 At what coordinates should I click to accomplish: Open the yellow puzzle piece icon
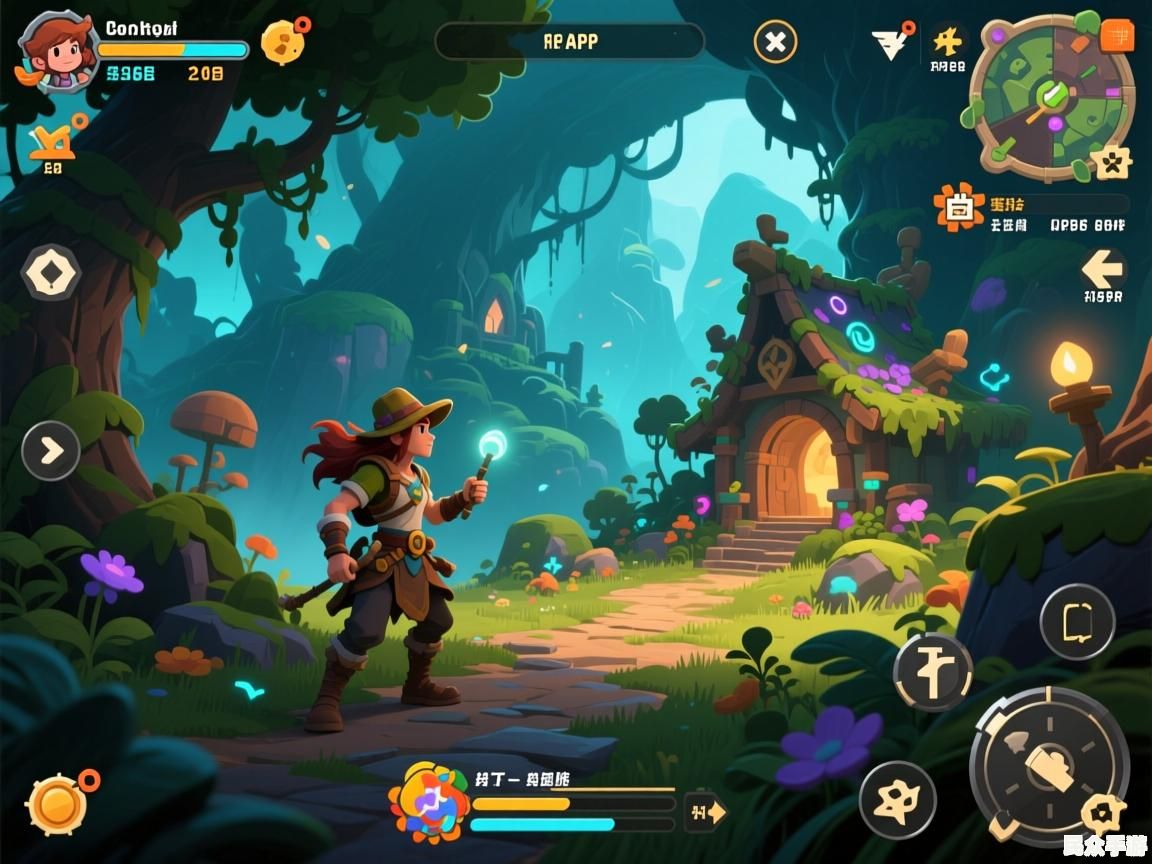tap(947, 41)
